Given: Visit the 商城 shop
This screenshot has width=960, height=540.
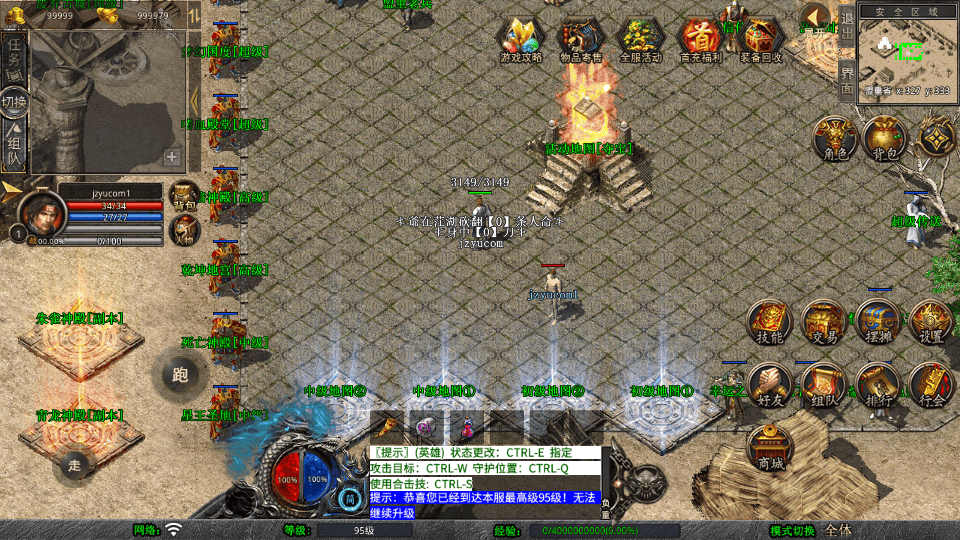Looking at the screenshot, I should pos(770,447).
